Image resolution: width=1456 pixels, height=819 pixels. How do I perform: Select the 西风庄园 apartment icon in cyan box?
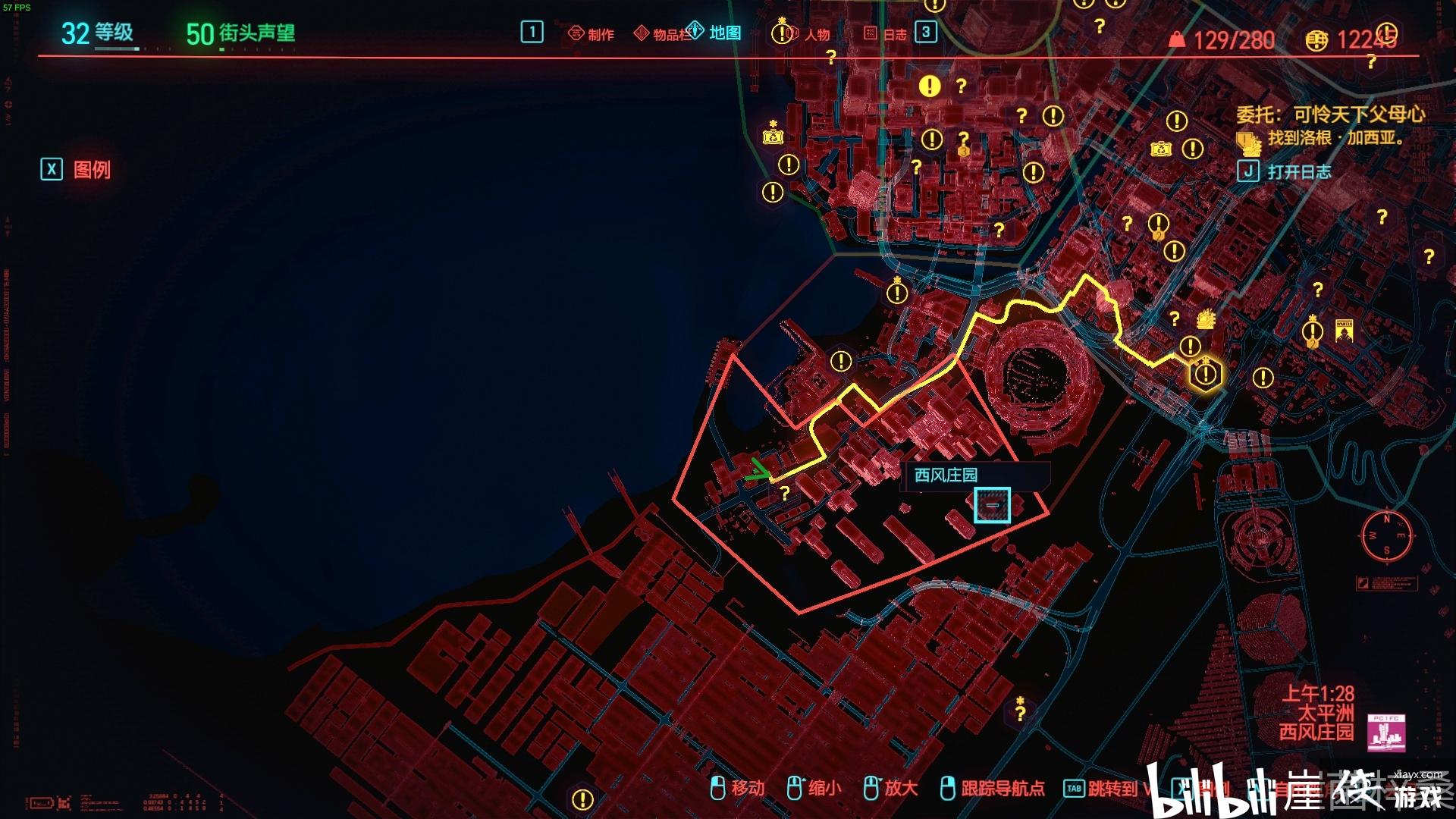[992, 505]
